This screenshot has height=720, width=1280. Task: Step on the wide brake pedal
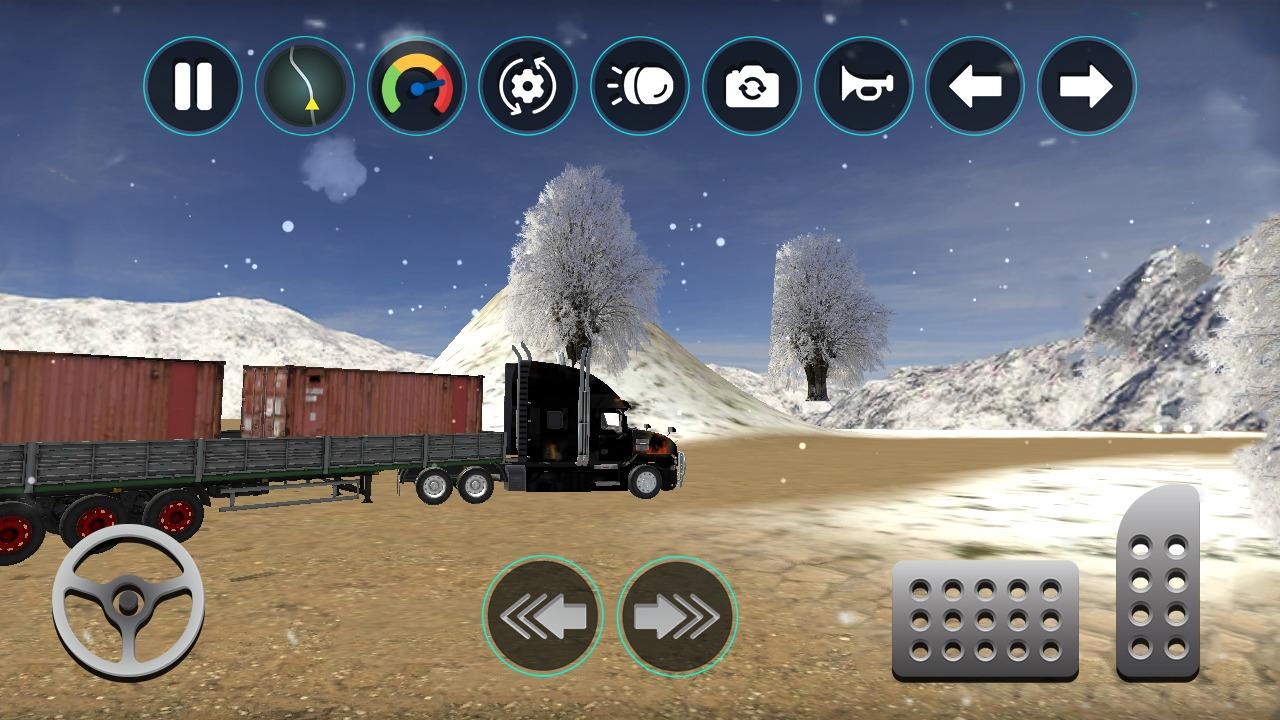point(985,620)
